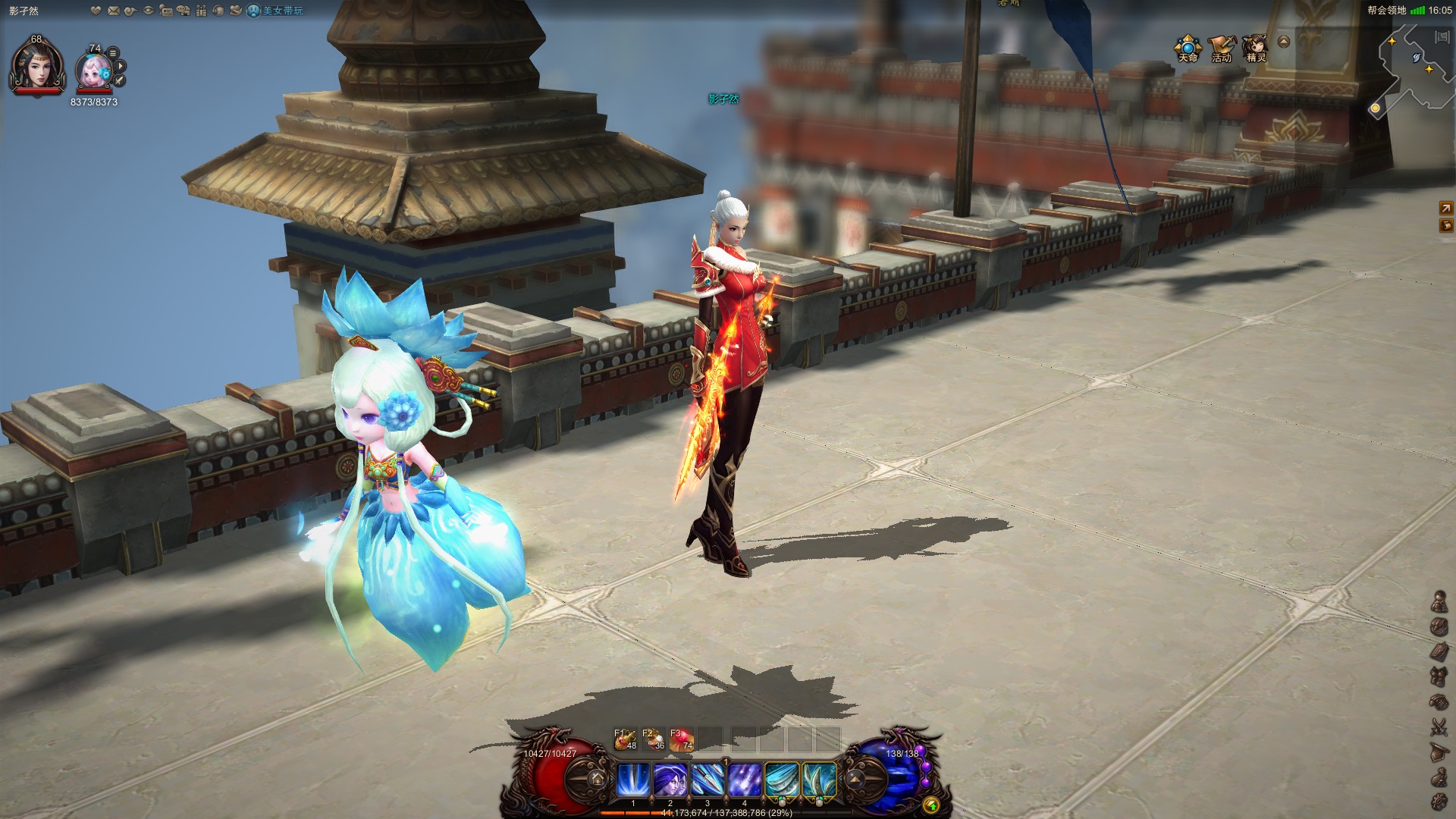The height and width of the screenshot is (819, 1456).
Task: Open the envelope mail icon
Action: [114, 11]
